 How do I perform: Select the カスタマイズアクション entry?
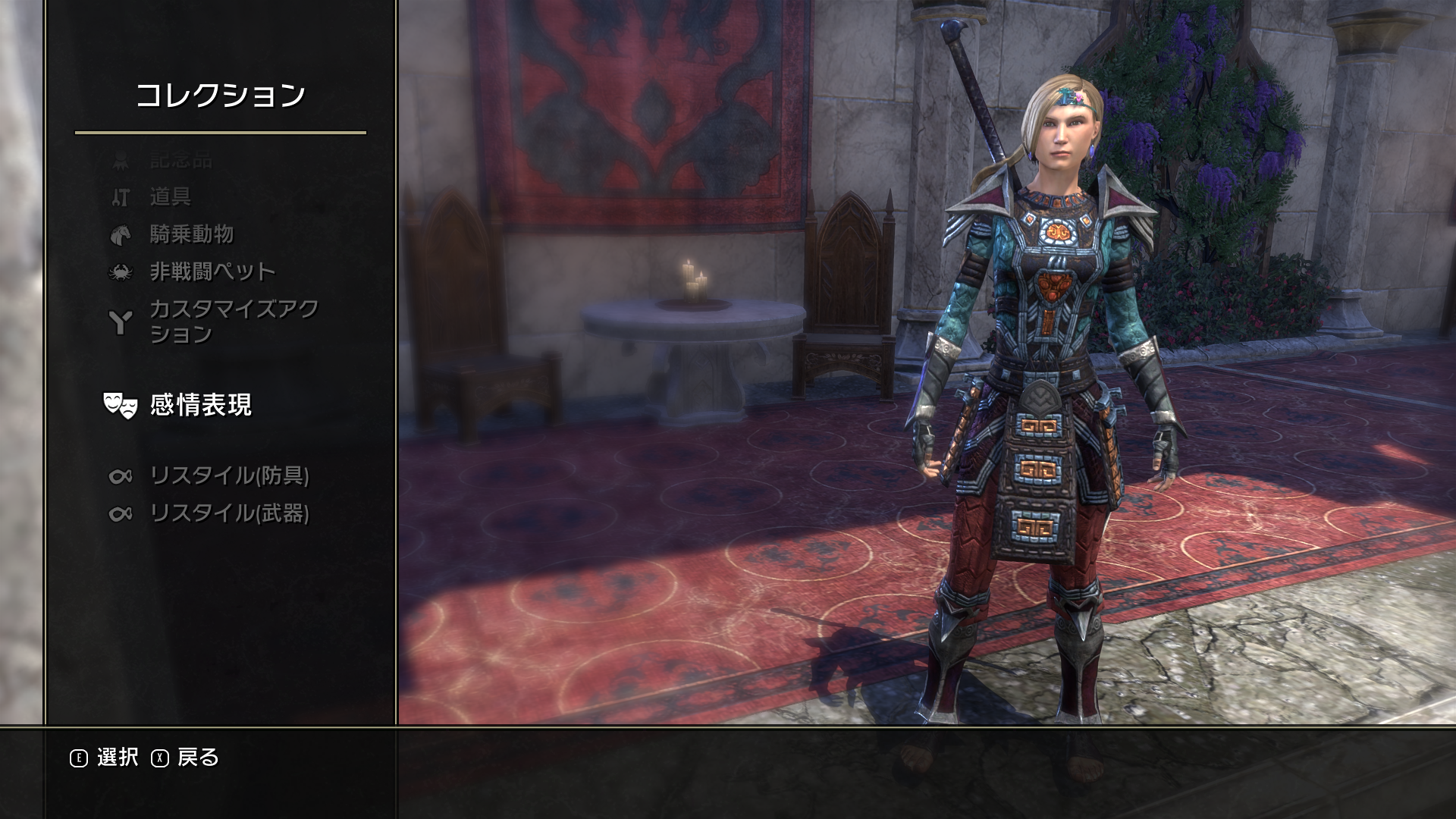click(234, 322)
